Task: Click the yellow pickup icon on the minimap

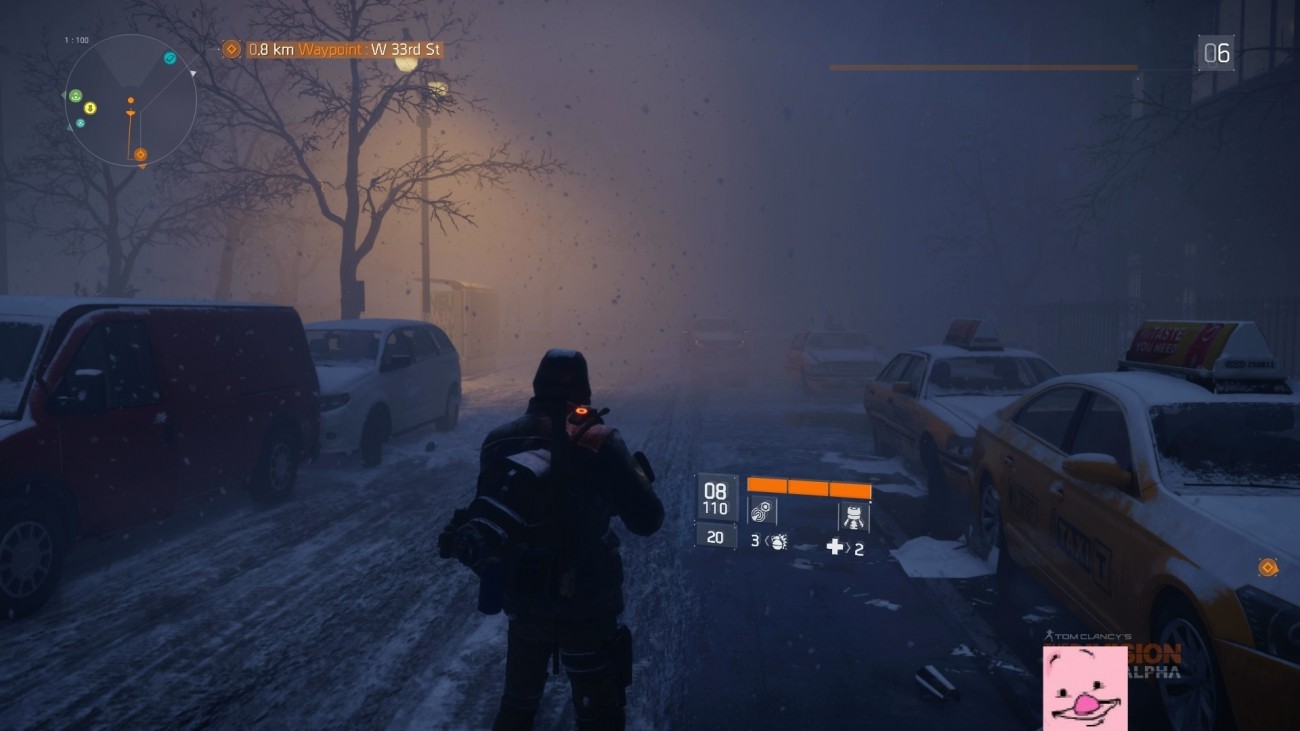Action: 90,108
